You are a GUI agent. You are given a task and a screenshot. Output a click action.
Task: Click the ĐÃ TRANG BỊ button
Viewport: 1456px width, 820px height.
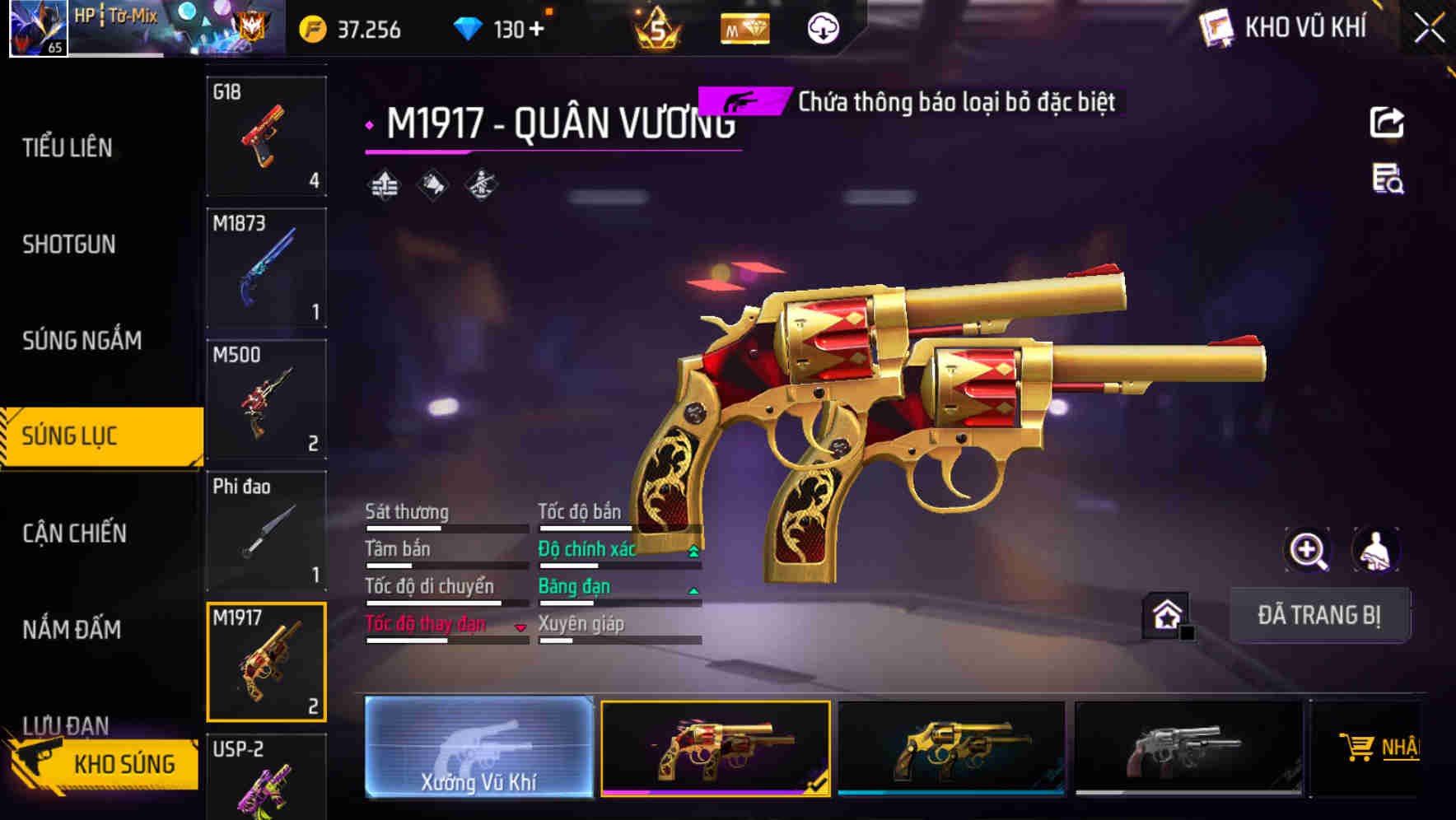(x=1320, y=615)
